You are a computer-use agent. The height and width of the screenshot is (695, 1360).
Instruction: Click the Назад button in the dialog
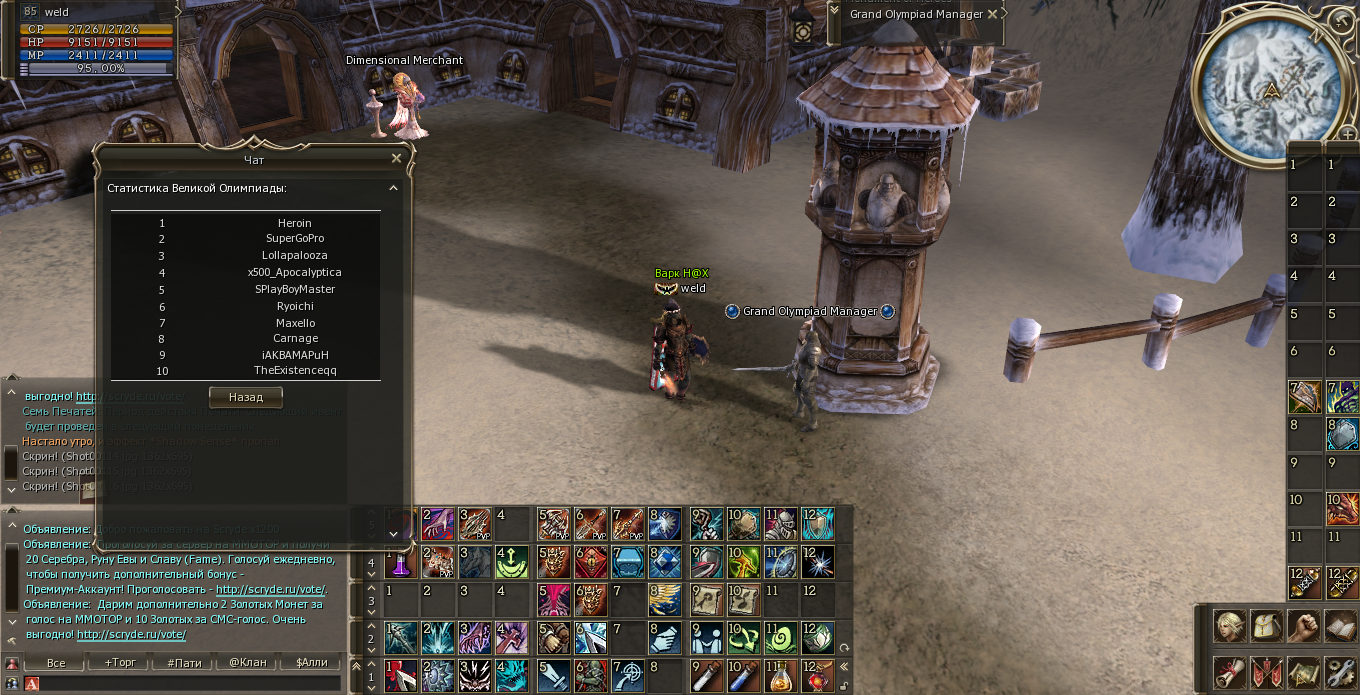(x=245, y=397)
